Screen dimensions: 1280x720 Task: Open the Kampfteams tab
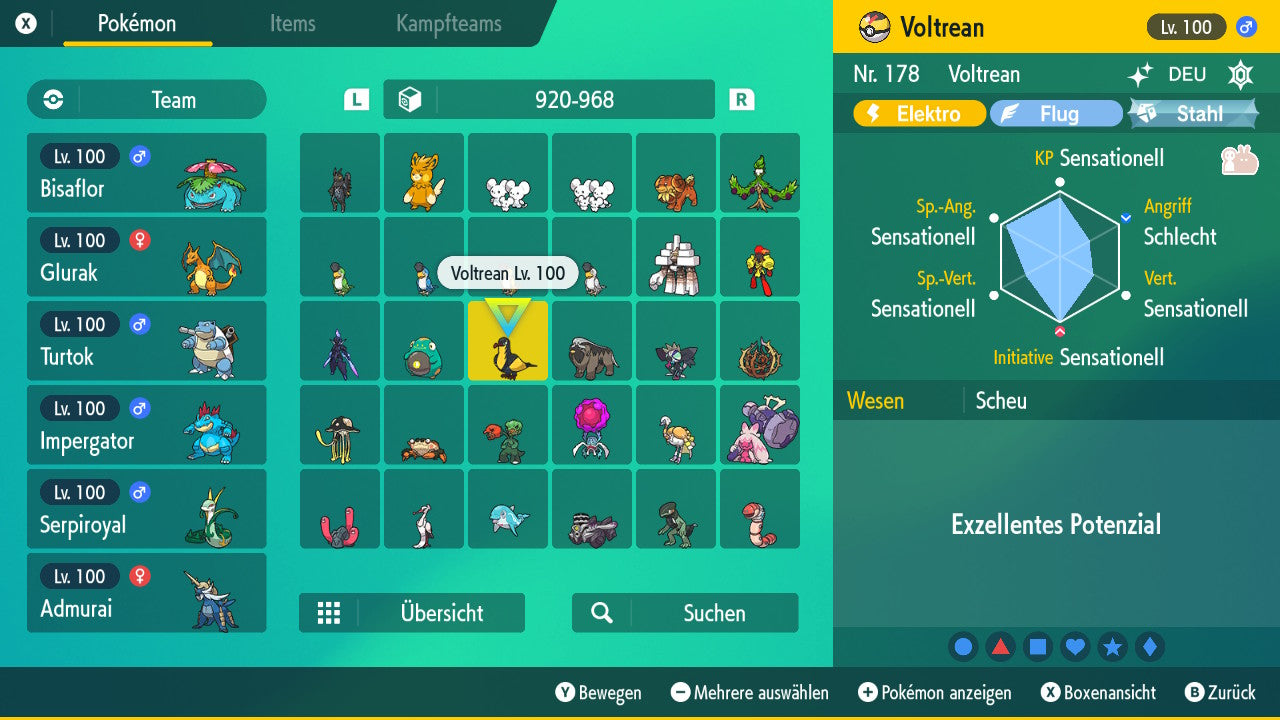coord(447,24)
